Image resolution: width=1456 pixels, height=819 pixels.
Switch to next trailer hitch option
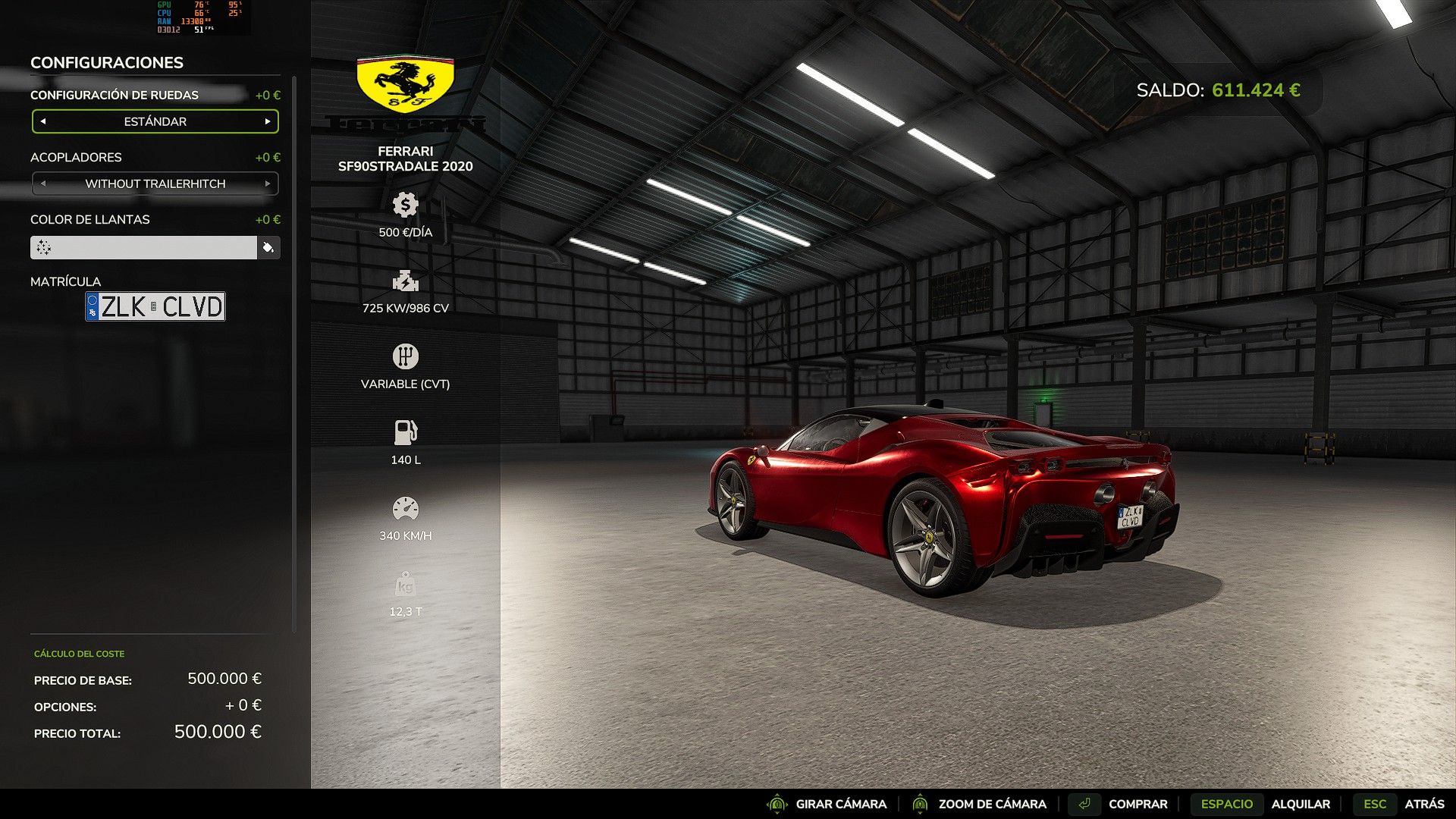(268, 184)
